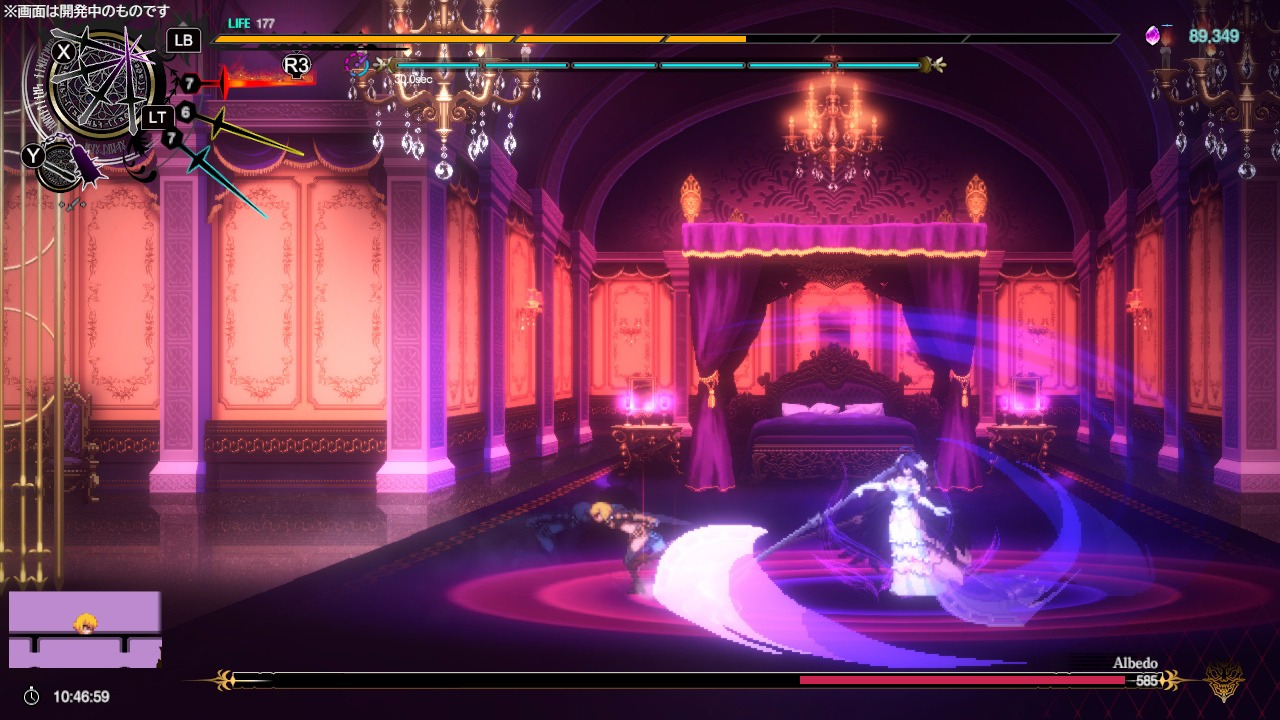Click the circular cooldown timer icon

[x=356, y=65]
